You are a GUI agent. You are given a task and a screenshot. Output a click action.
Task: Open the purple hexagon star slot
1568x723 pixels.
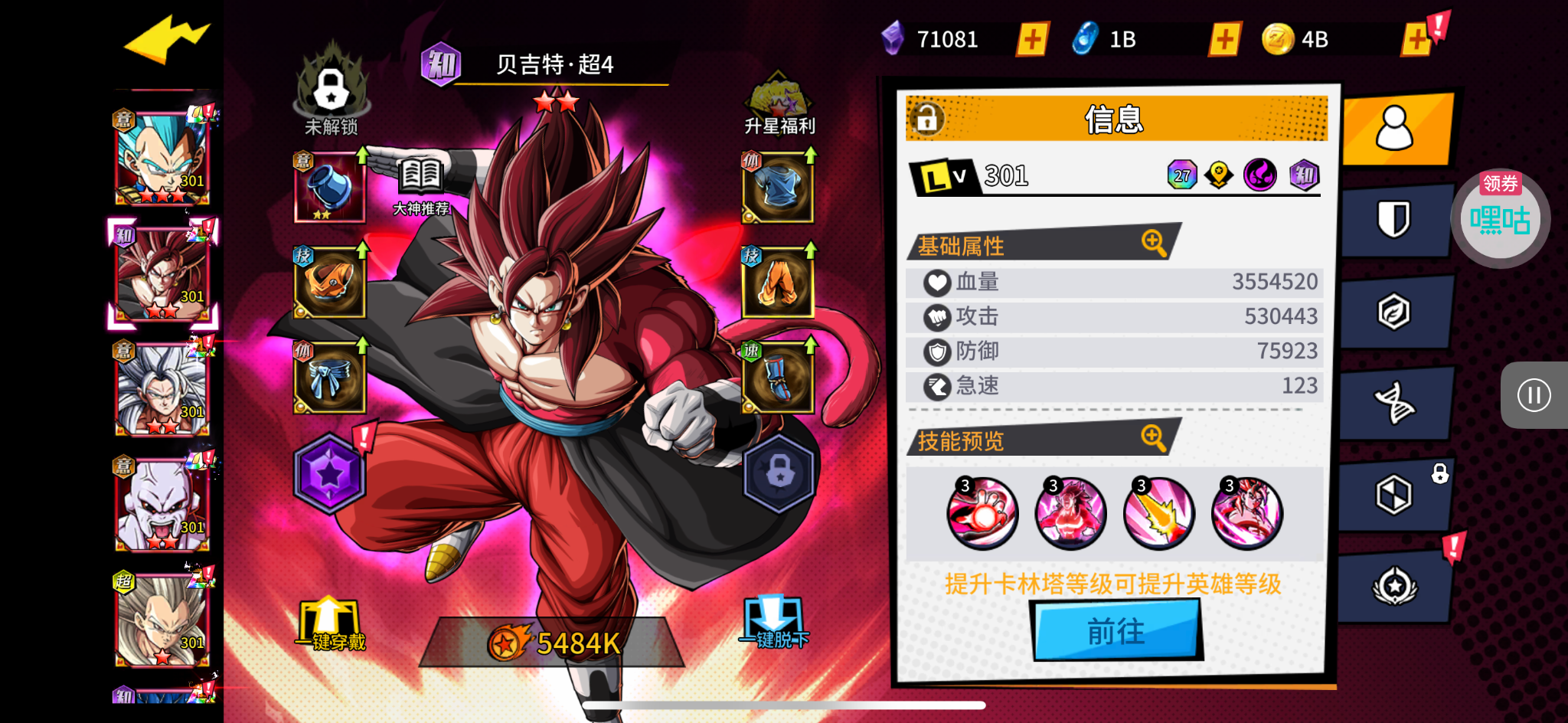[329, 474]
